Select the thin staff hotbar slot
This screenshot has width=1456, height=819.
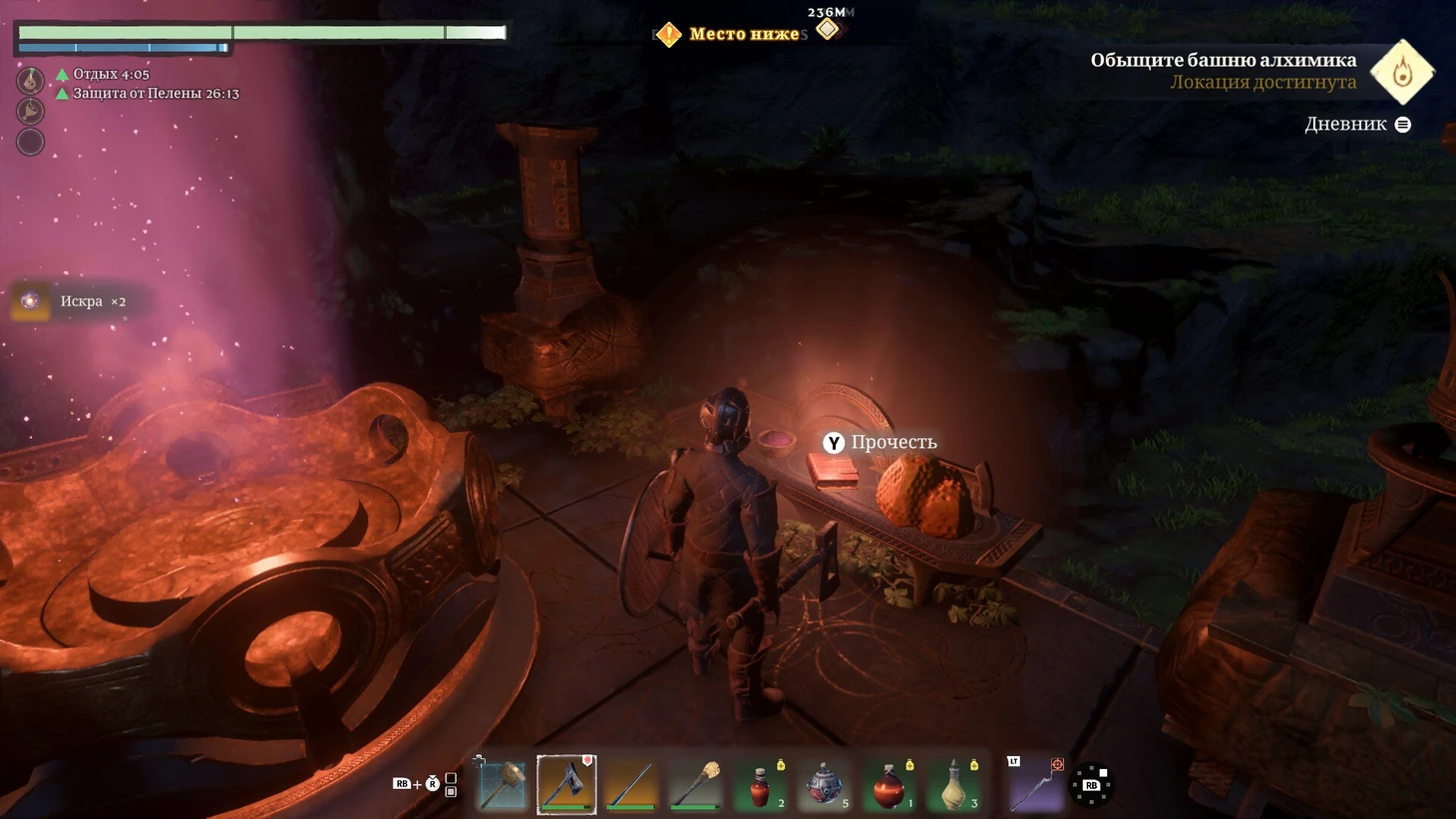(631, 784)
